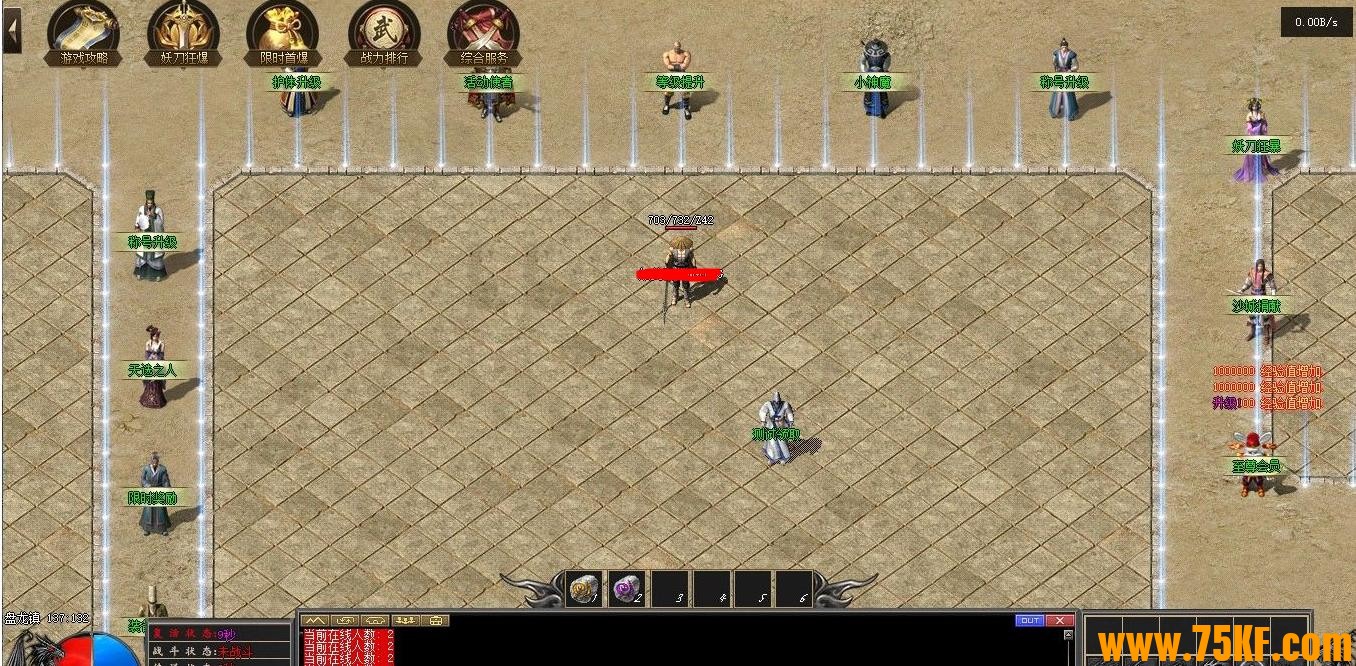Select the first chat channel tab with mountain icon
Screen dimensions: 1356x666
click(x=315, y=621)
